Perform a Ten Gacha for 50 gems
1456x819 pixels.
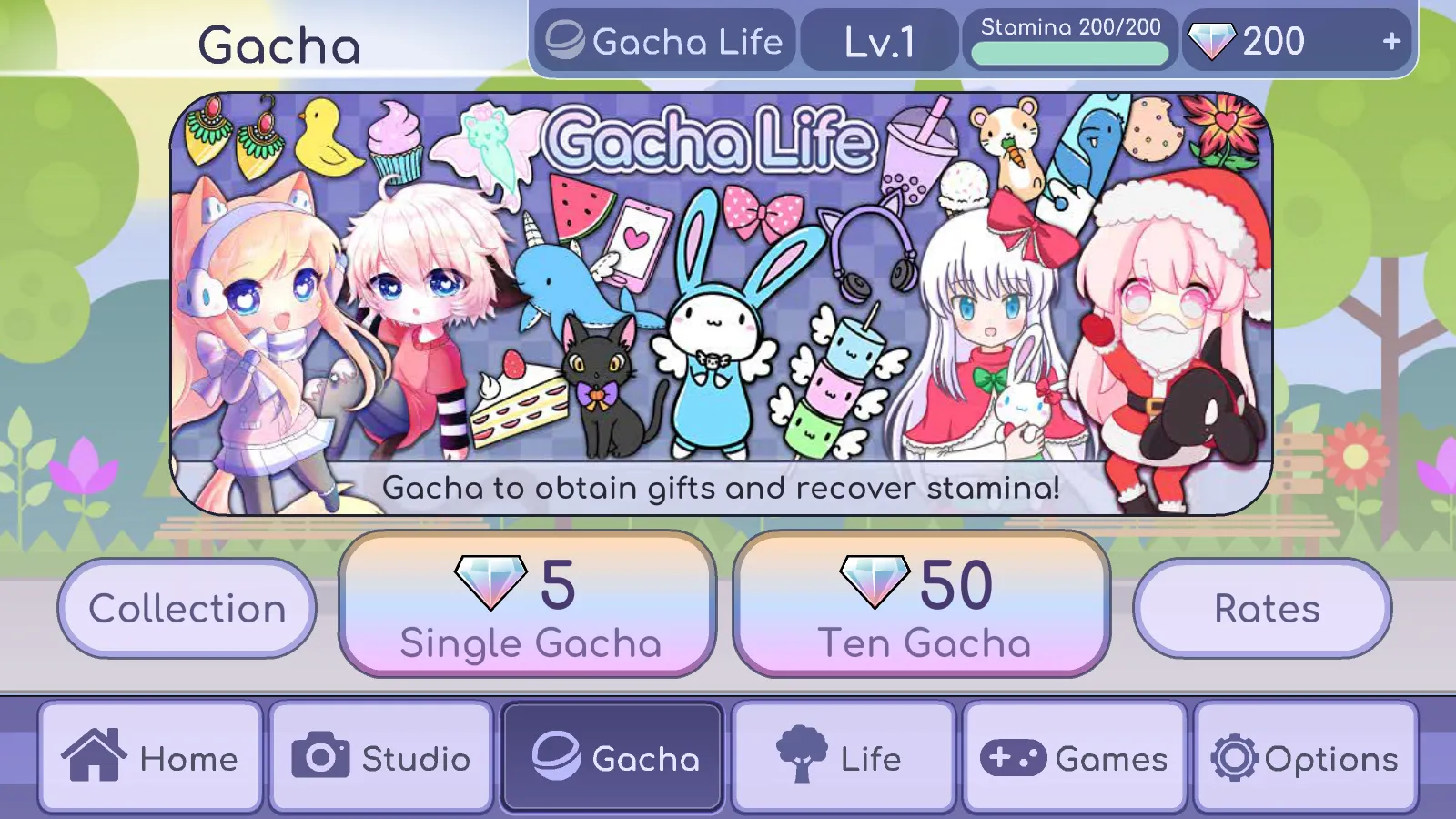922,605
